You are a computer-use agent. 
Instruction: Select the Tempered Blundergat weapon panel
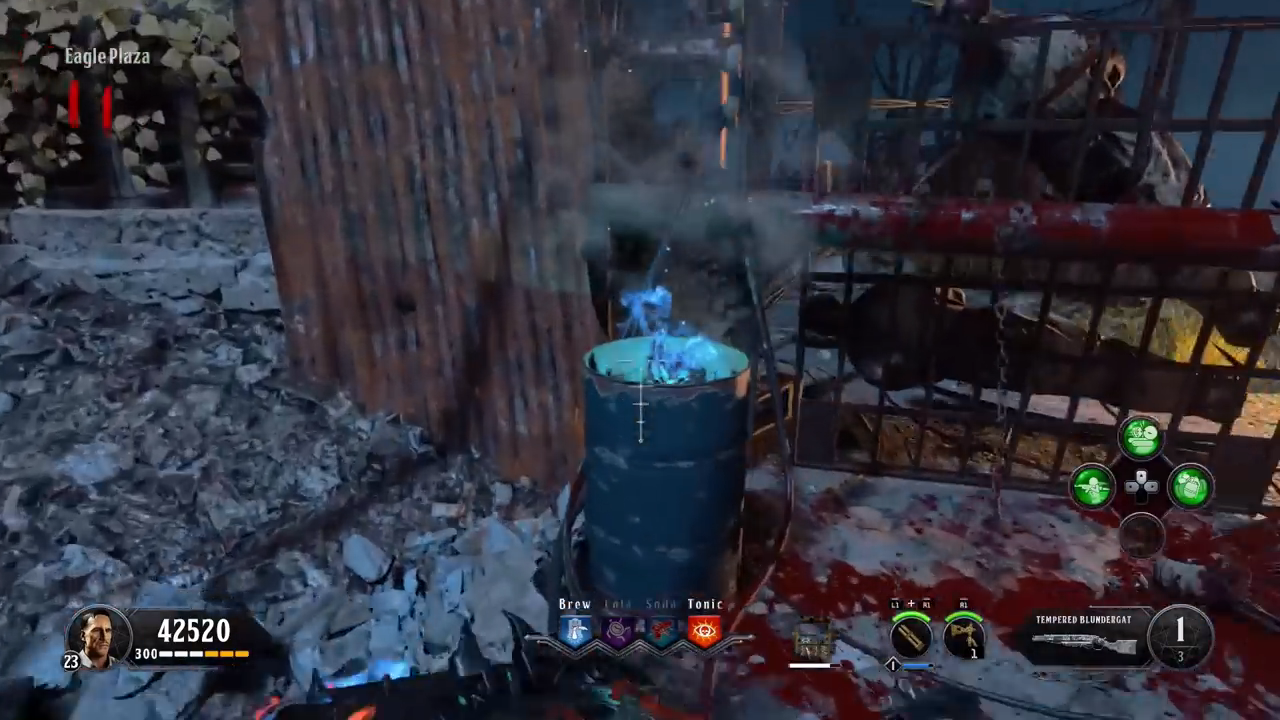click(x=1086, y=638)
